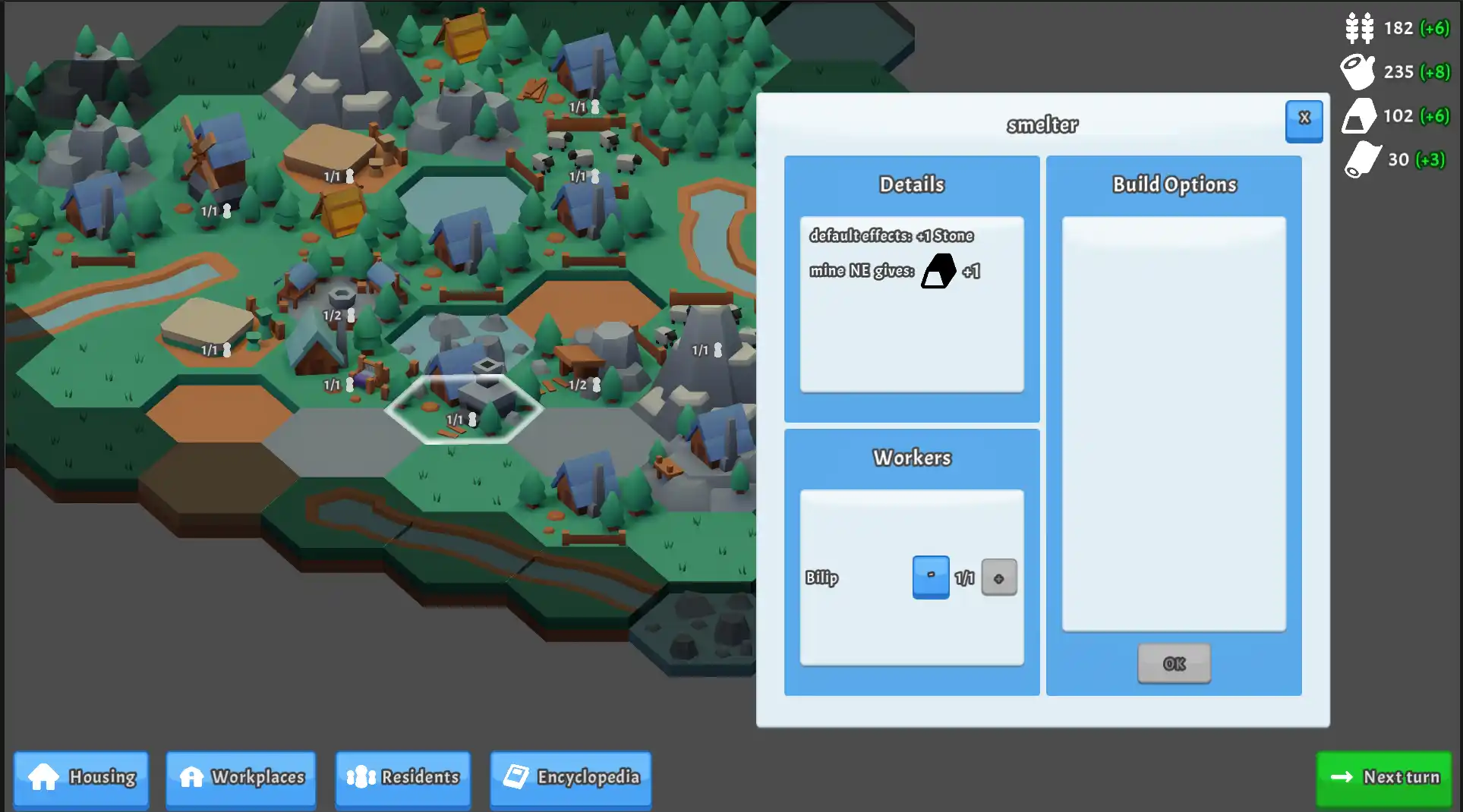Click the empty Build Options list
This screenshot has height=812, width=1463.
click(x=1174, y=421)
